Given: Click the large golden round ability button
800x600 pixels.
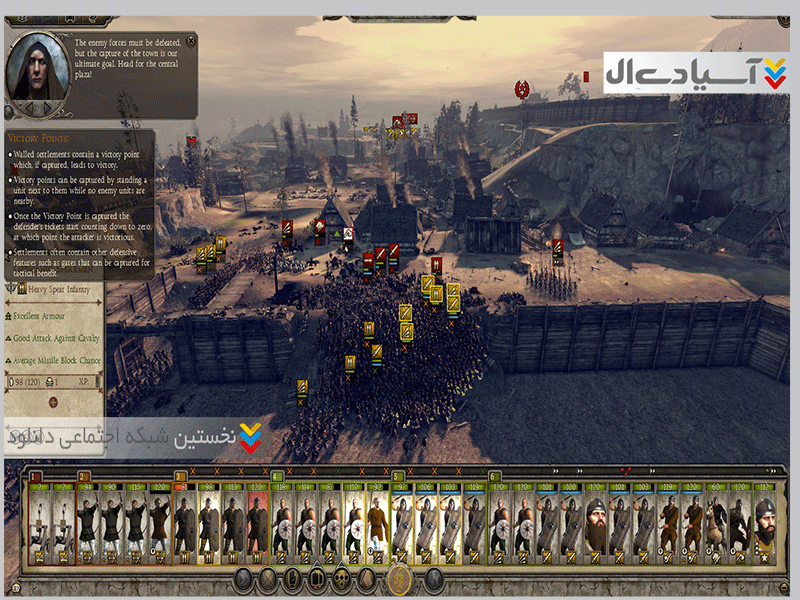Looking at the screenshot, I should (x=399, y=579).
